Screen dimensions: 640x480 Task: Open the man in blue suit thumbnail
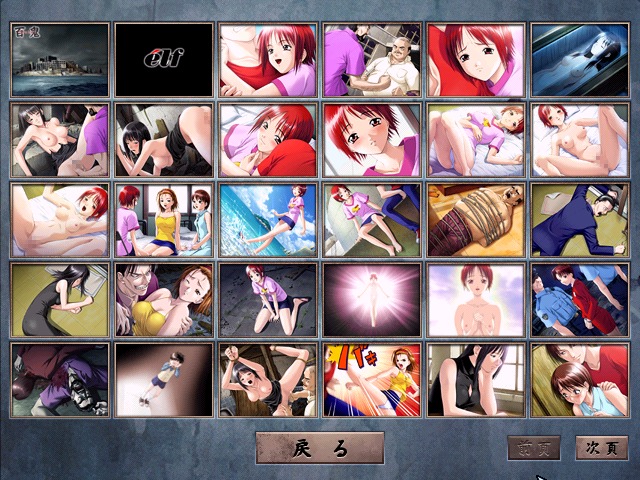[580, 219]
